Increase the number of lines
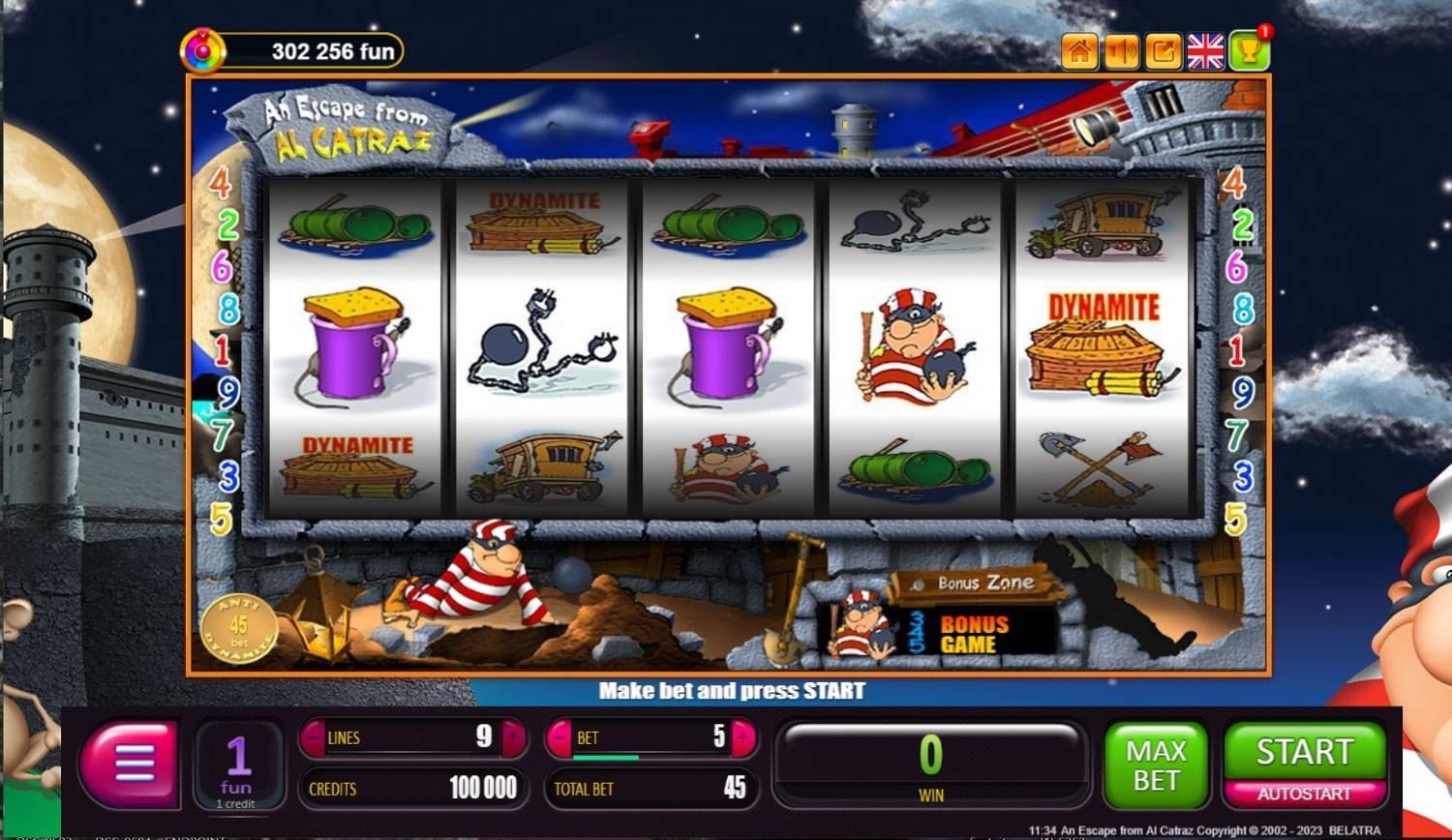The width and height of the screenshot is (1452, 840). (x=513, y=738)
